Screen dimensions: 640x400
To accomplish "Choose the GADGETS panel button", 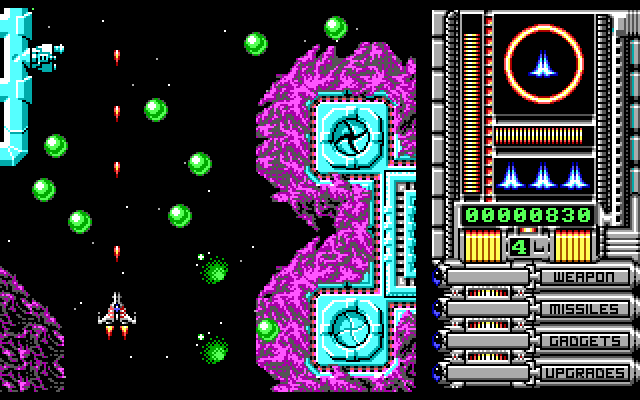I will coord(586,340).
